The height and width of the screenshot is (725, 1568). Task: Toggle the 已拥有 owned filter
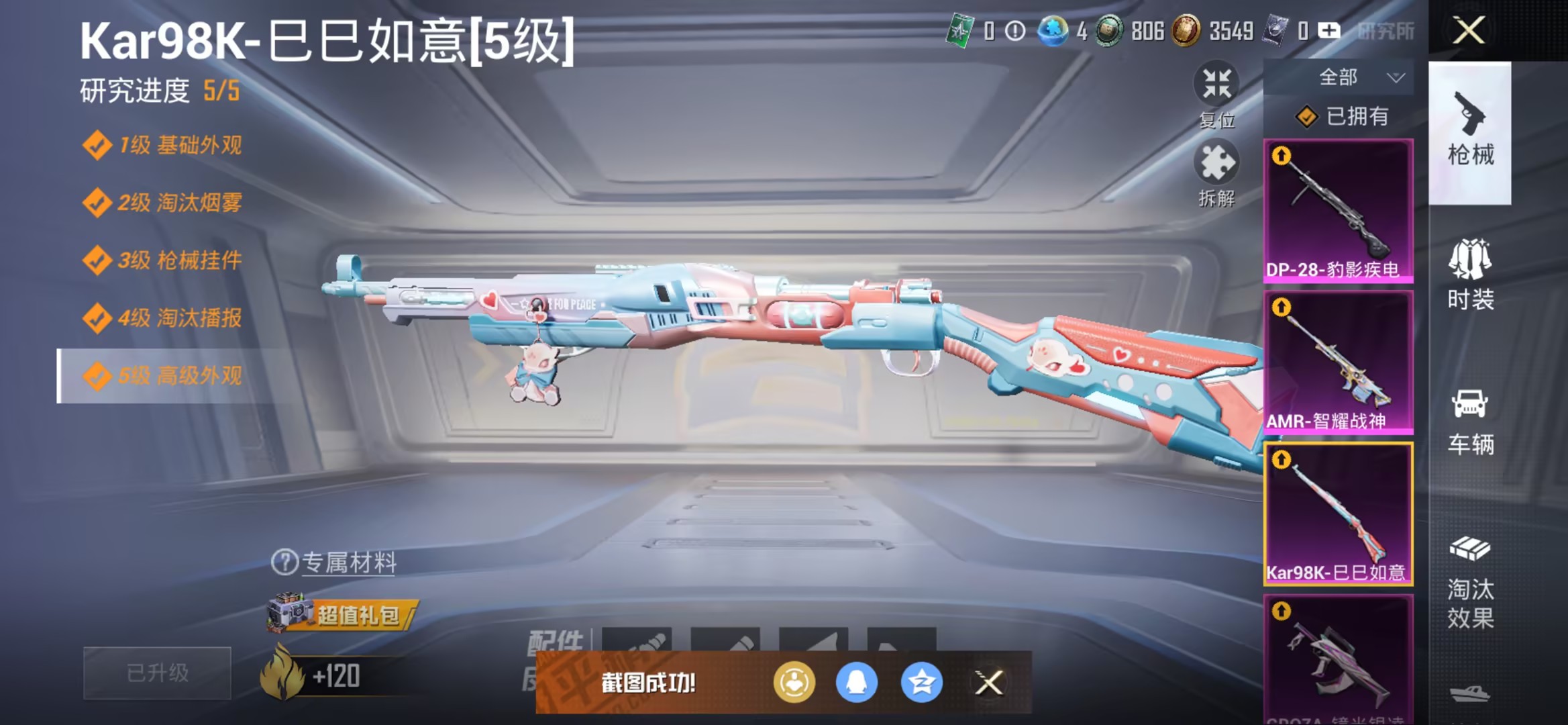[1349, 116]
